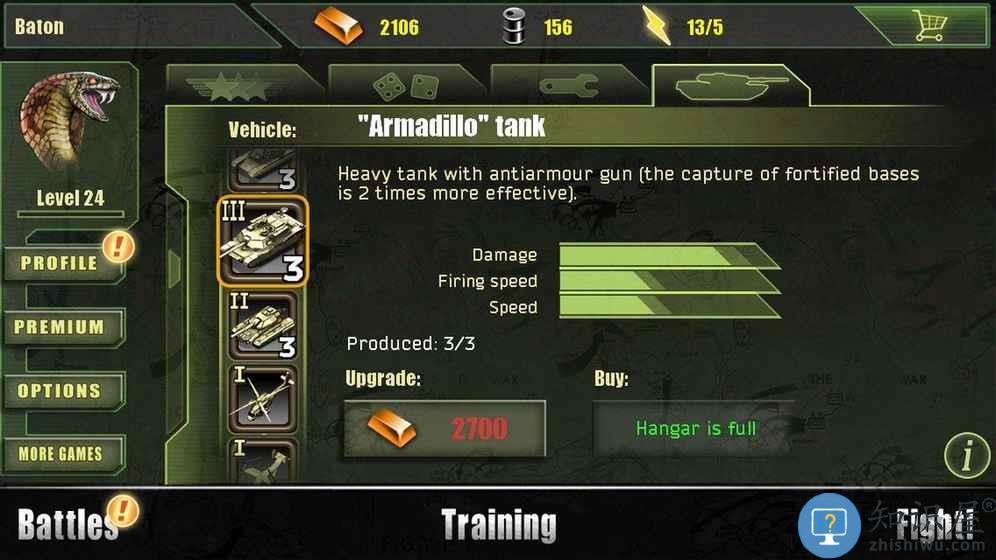Image resolution: width=996 pixels, height=560 pixels.
Task: Switch to the stars rank tab
Action: [x=239, y=87]
